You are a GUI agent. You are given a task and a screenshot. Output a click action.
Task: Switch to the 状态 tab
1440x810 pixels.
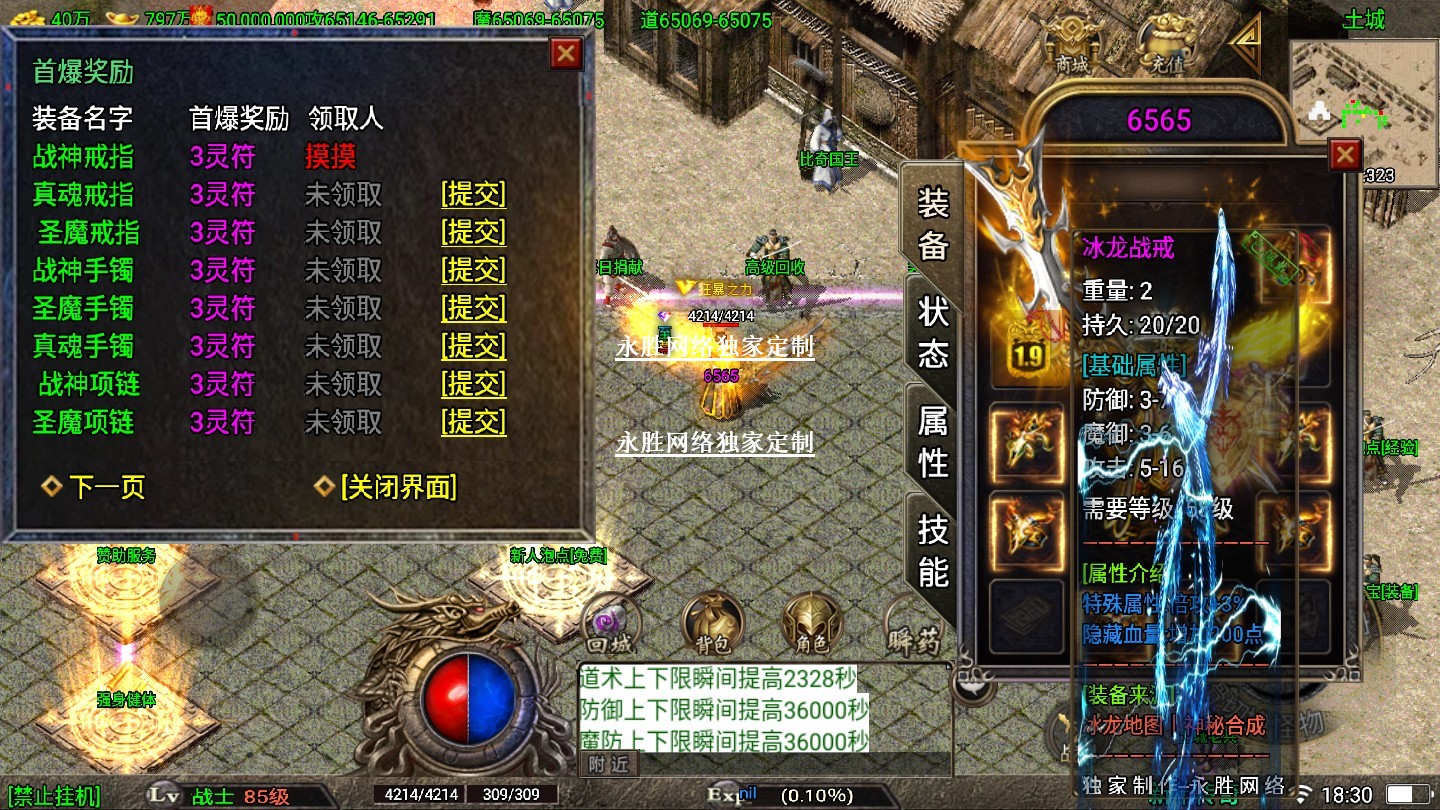tap(933, 332)
